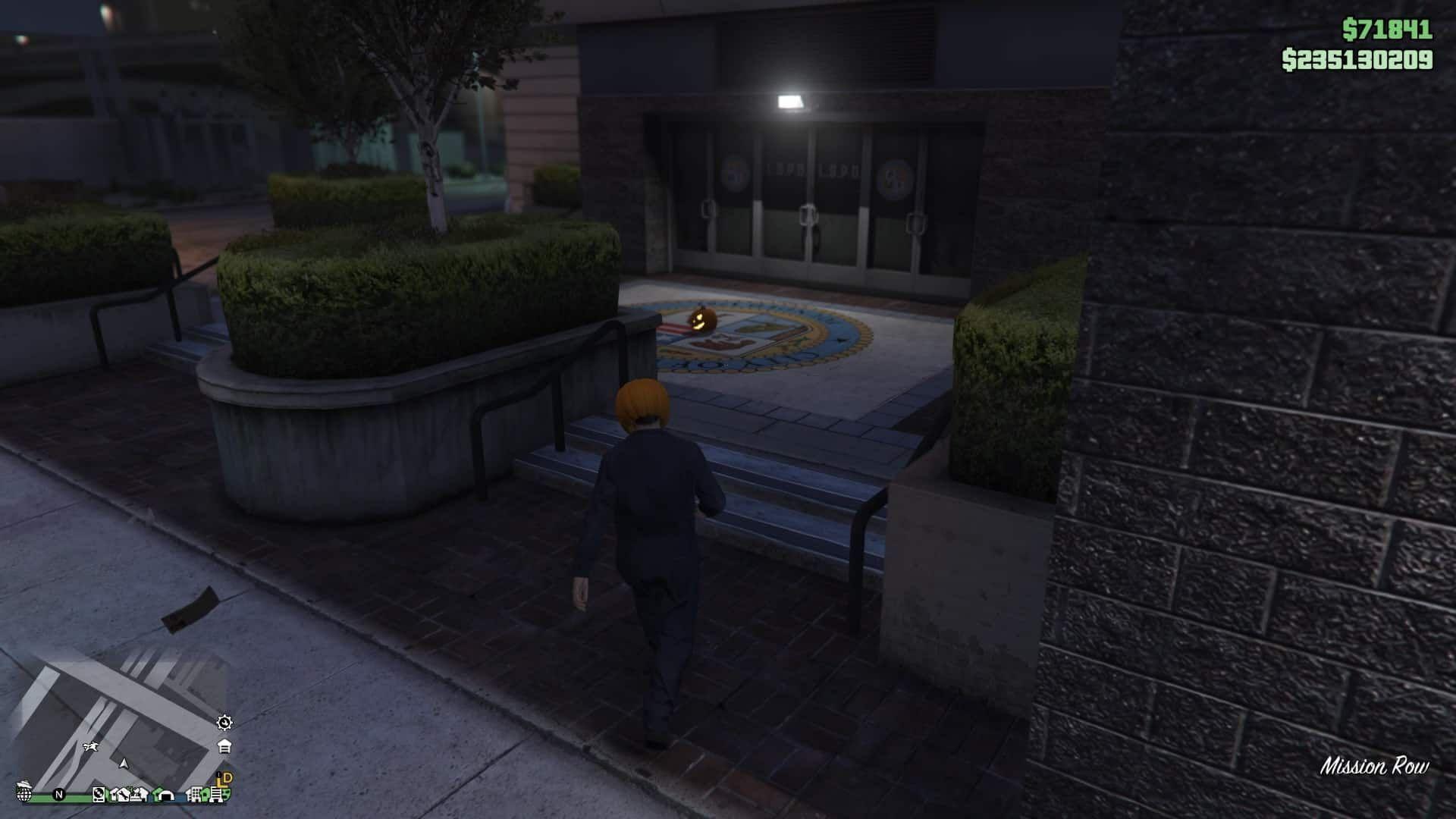Image resolution: width=1456 pixels, height=819 pixels.
Task: Select the yellow LD logo blip on the minimap
Action: click(223, 780)
